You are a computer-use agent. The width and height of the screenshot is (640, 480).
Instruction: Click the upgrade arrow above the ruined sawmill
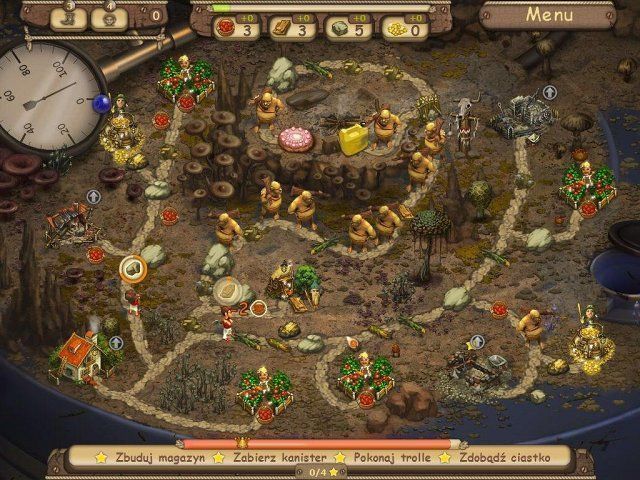[x=93, y=197]
